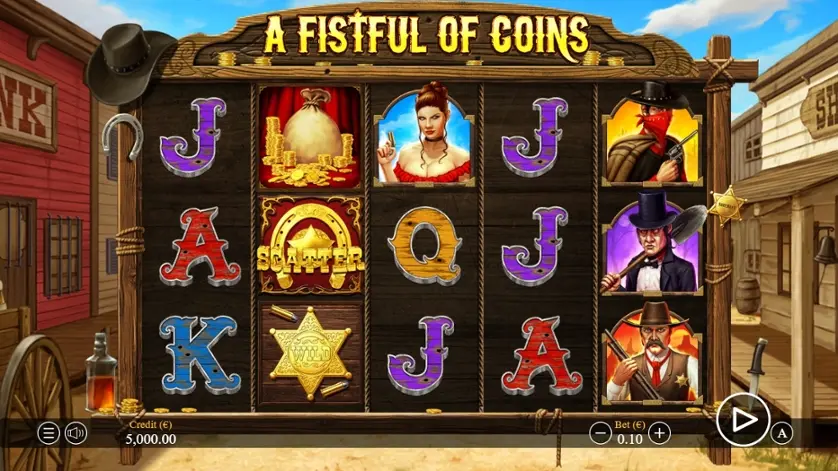Image resolution: width=838 pixels, height=471 pixels.
Task: Decrease the bet with the minus button
Action: (x=600, y=433)
